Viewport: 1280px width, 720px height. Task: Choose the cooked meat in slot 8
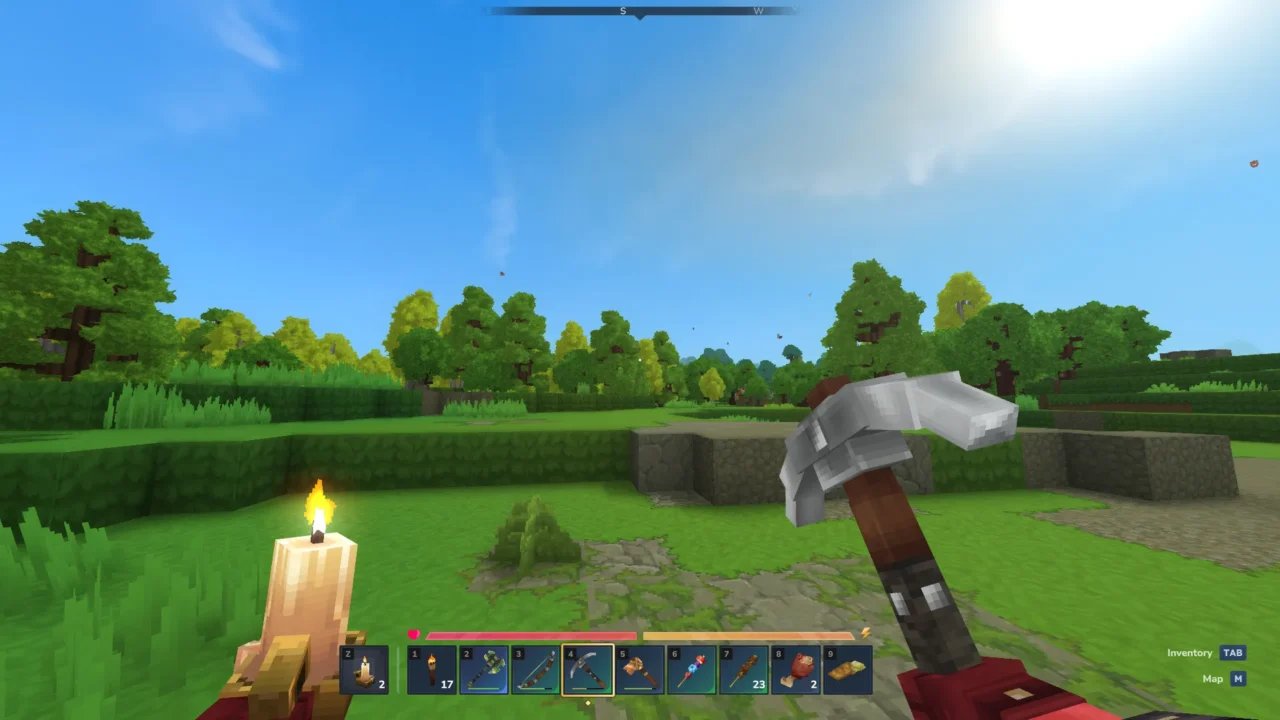click(796, 670)
